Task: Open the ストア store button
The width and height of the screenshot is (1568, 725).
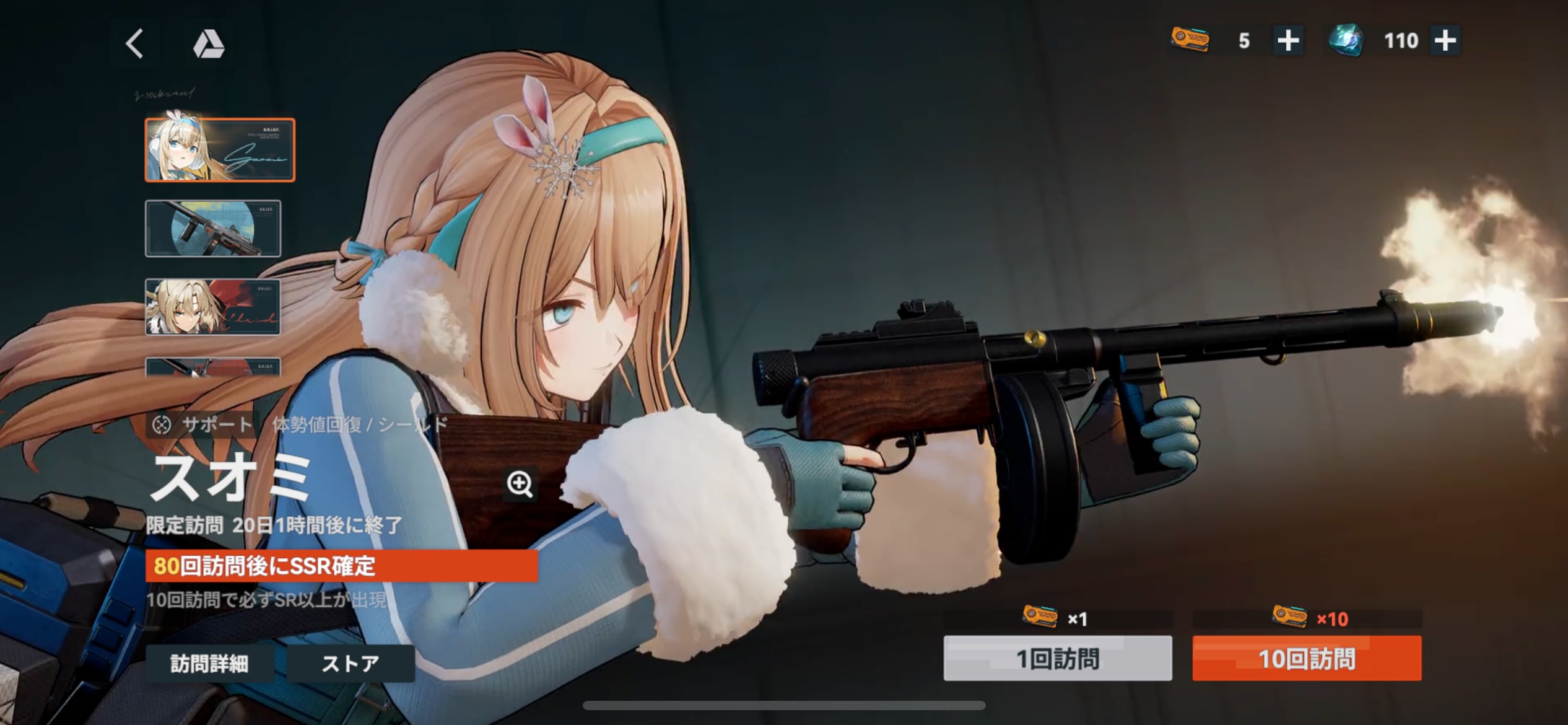Action: coord(351,662)
